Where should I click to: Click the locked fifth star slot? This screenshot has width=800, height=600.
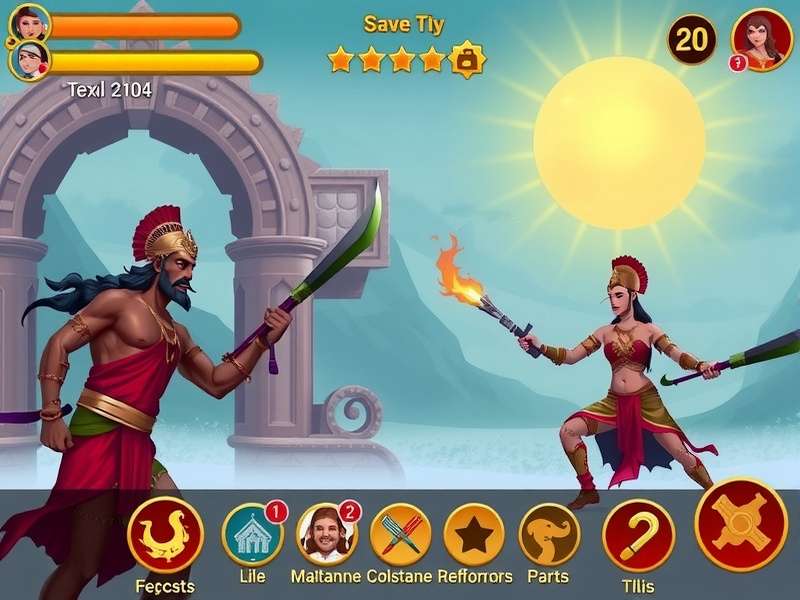pos(466,60)
